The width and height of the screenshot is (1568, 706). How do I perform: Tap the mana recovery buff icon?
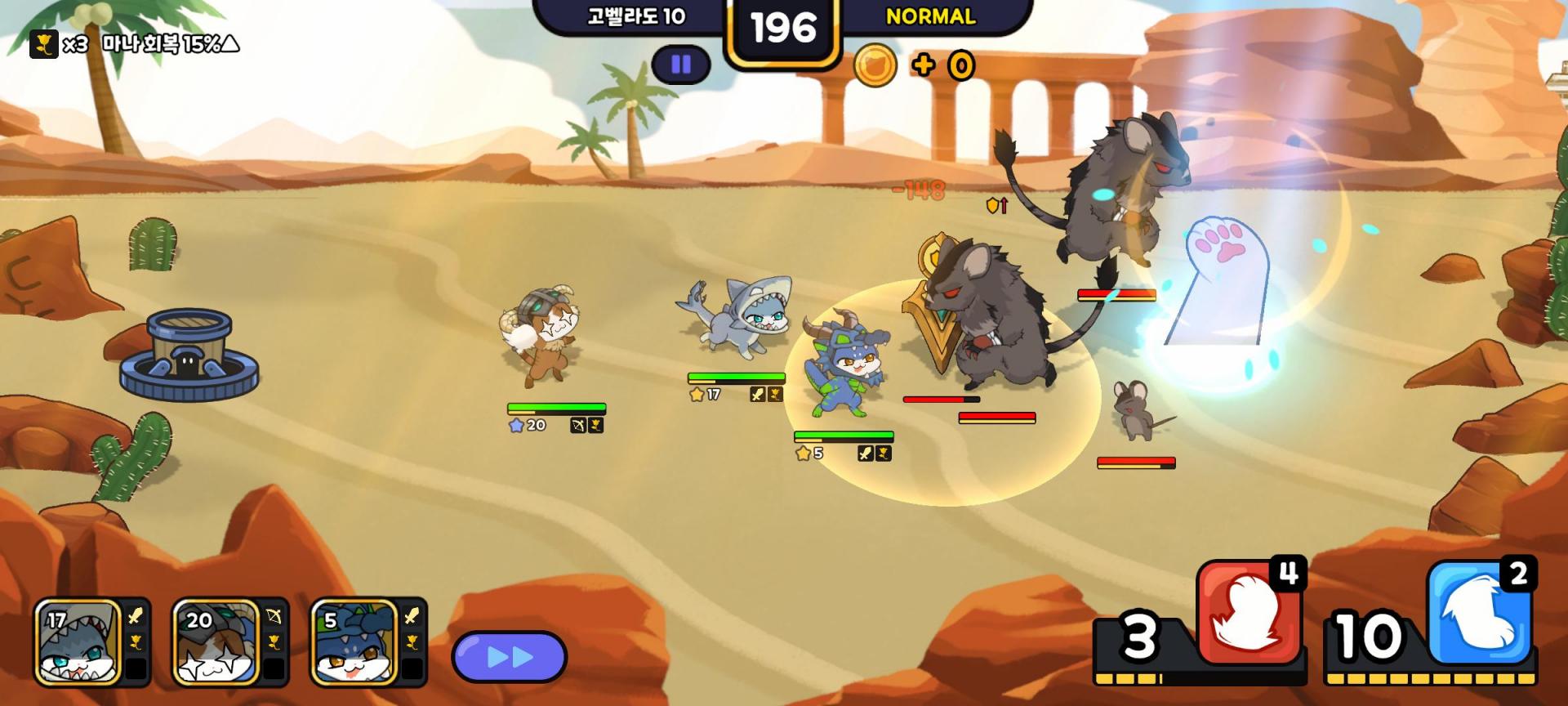tap(44, 44)
